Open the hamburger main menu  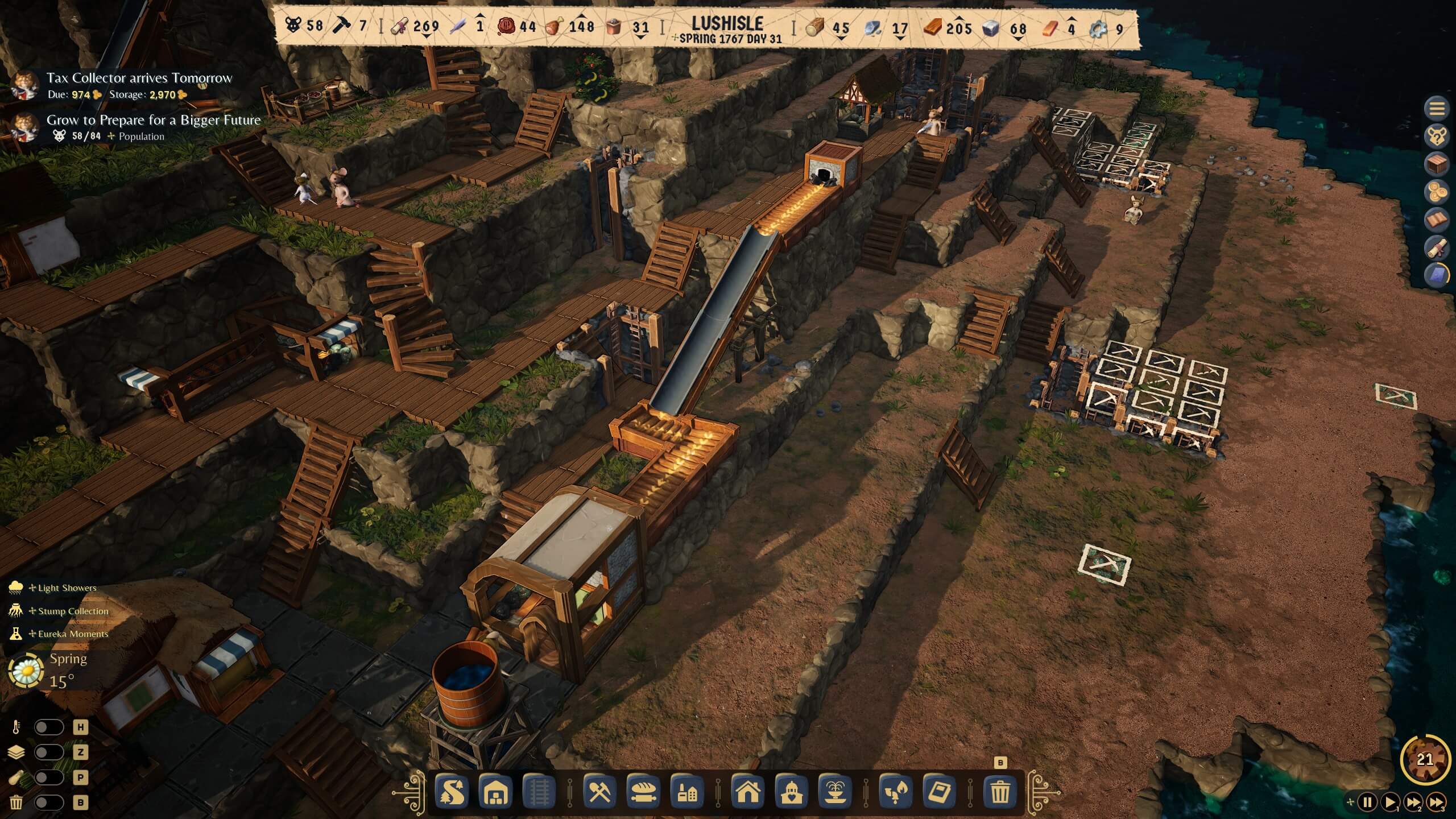(1437, 108)
